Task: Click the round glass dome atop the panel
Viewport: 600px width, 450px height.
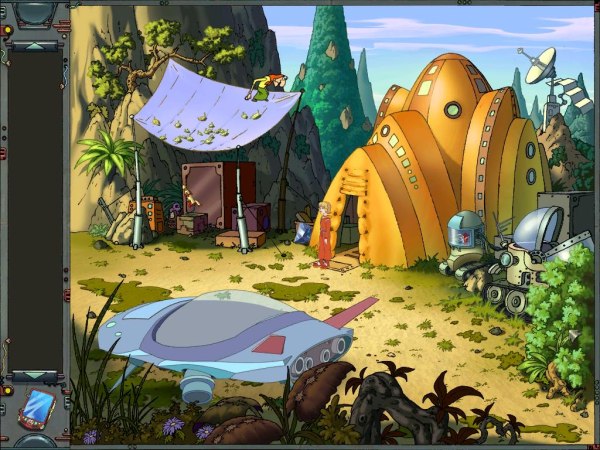Action: coord(36,12)
